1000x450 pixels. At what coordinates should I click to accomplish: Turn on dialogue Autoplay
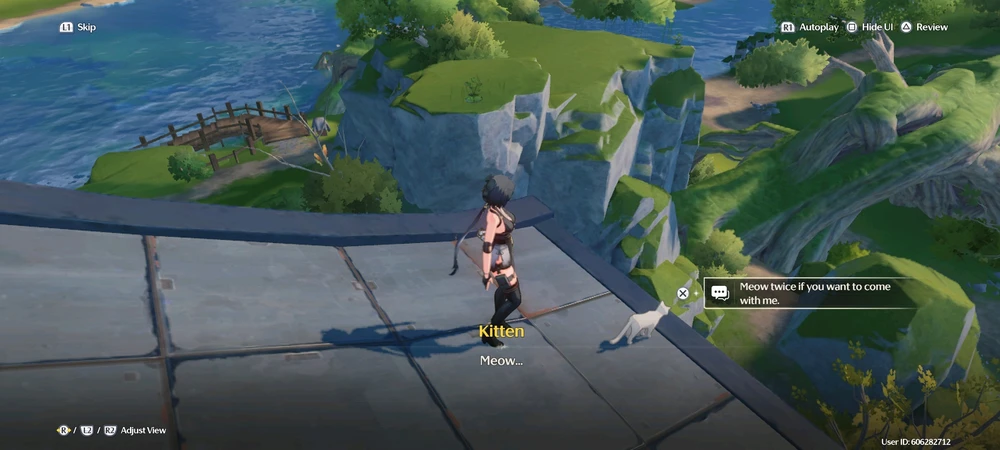[810, 27]
